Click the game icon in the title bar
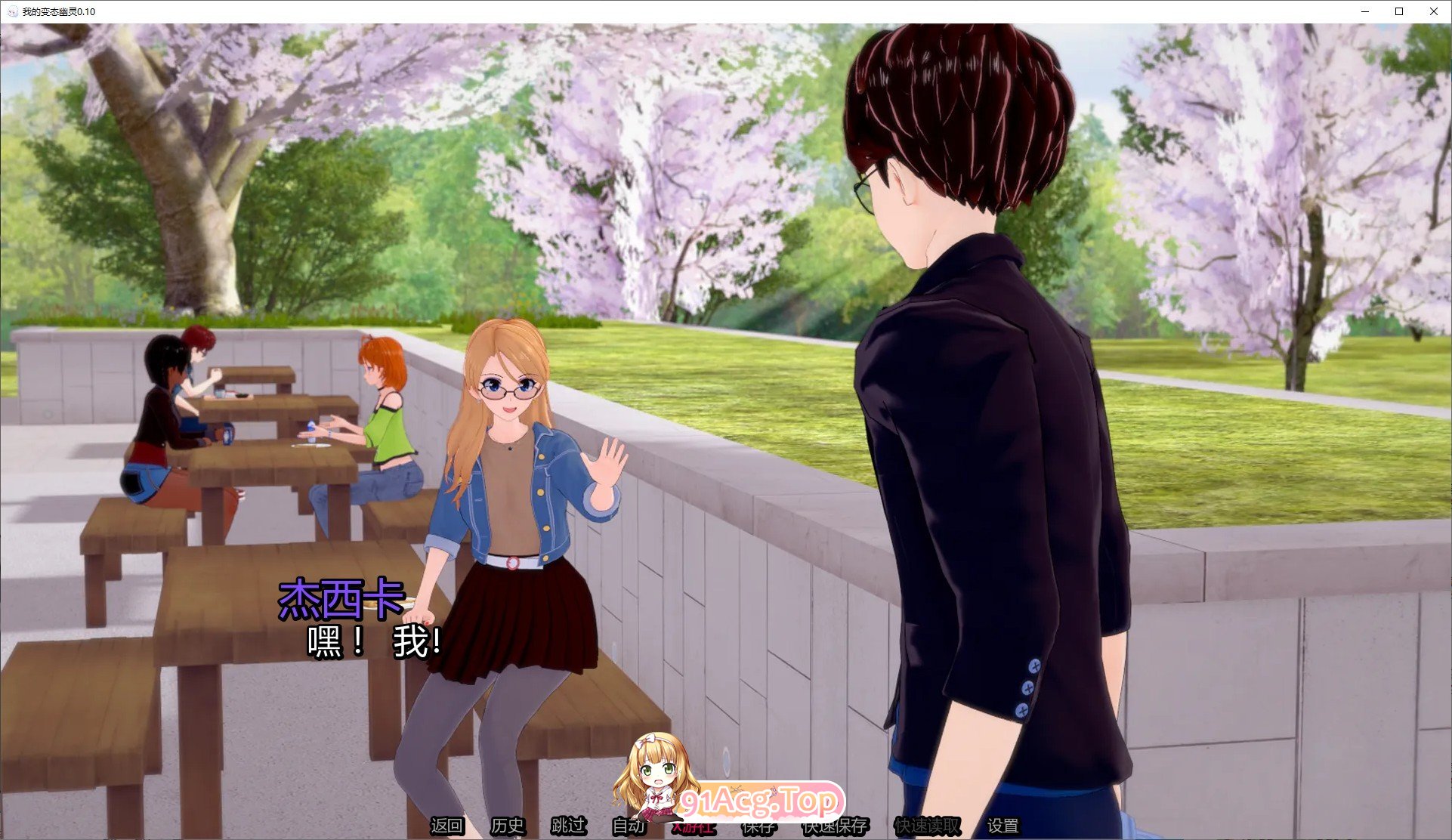The width and height of the screenshot is (1452, 840). pyautogui.click(x=11, y=11)
